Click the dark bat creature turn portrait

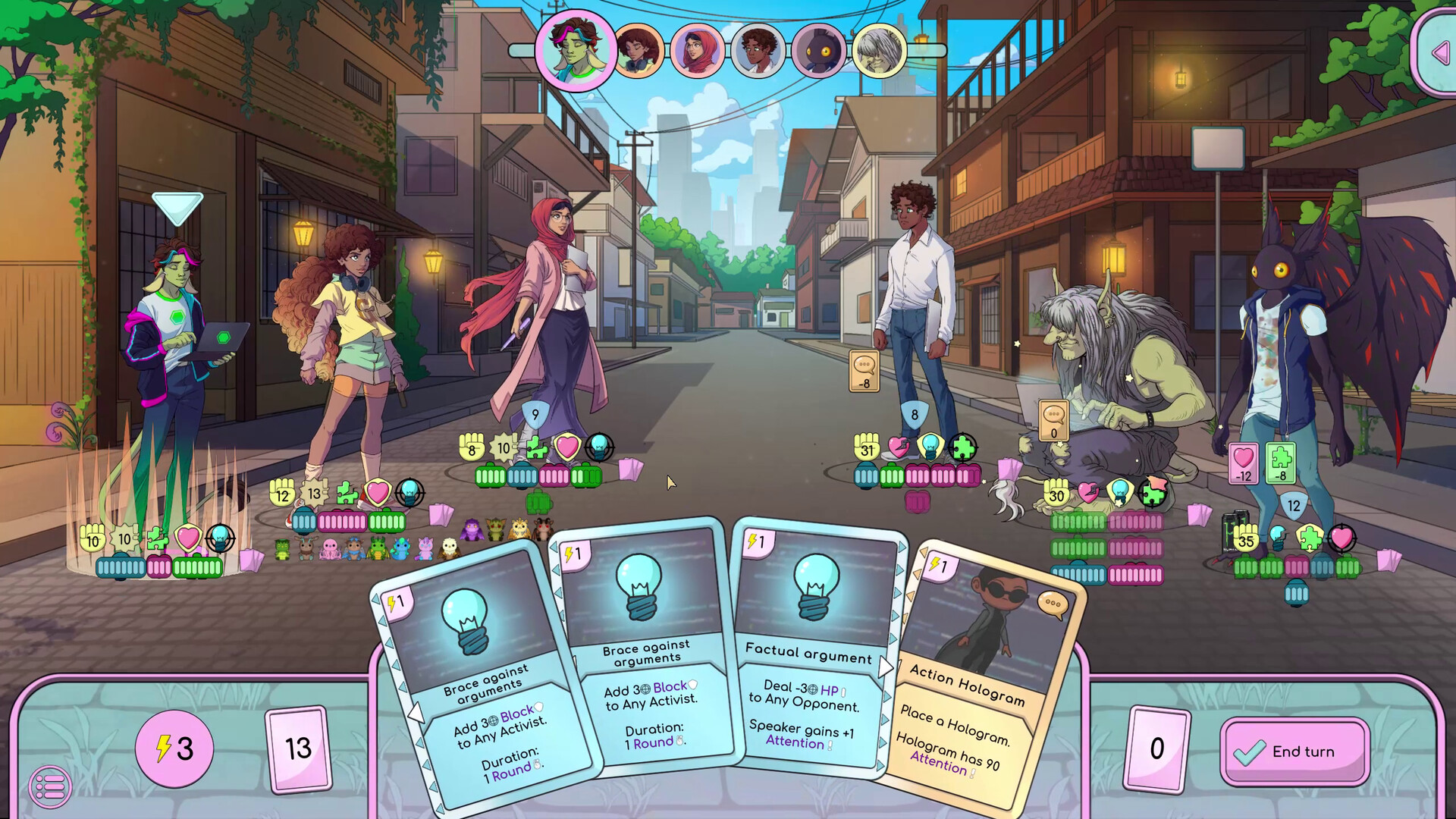[x=818, y=51]
